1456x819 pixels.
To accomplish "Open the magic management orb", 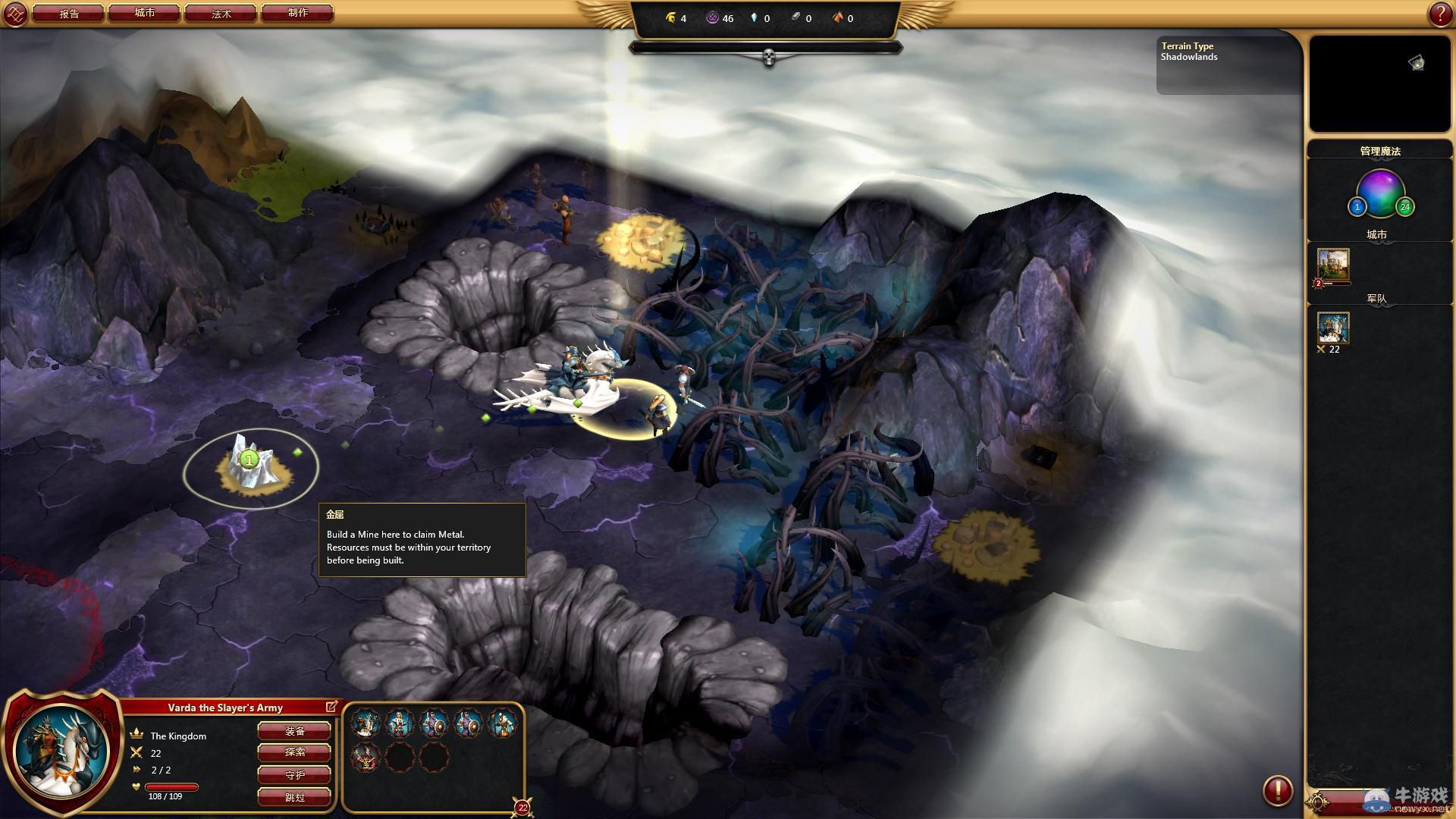I will click(x=1380, y=193).
